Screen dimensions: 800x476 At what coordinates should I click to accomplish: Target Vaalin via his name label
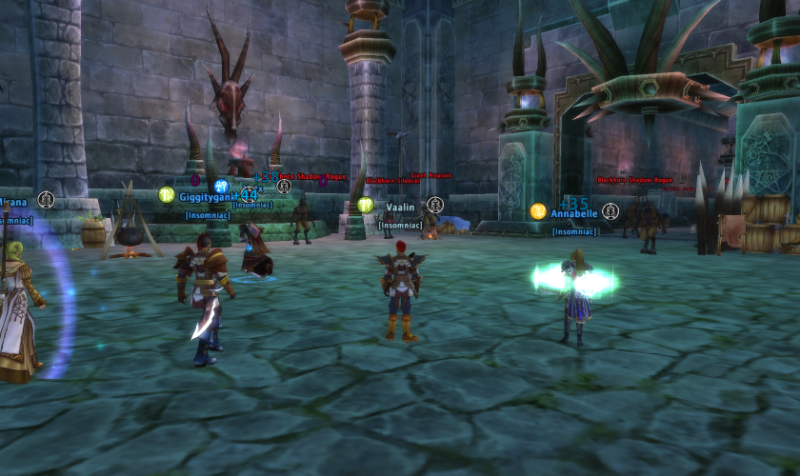(x=400, y=206)
